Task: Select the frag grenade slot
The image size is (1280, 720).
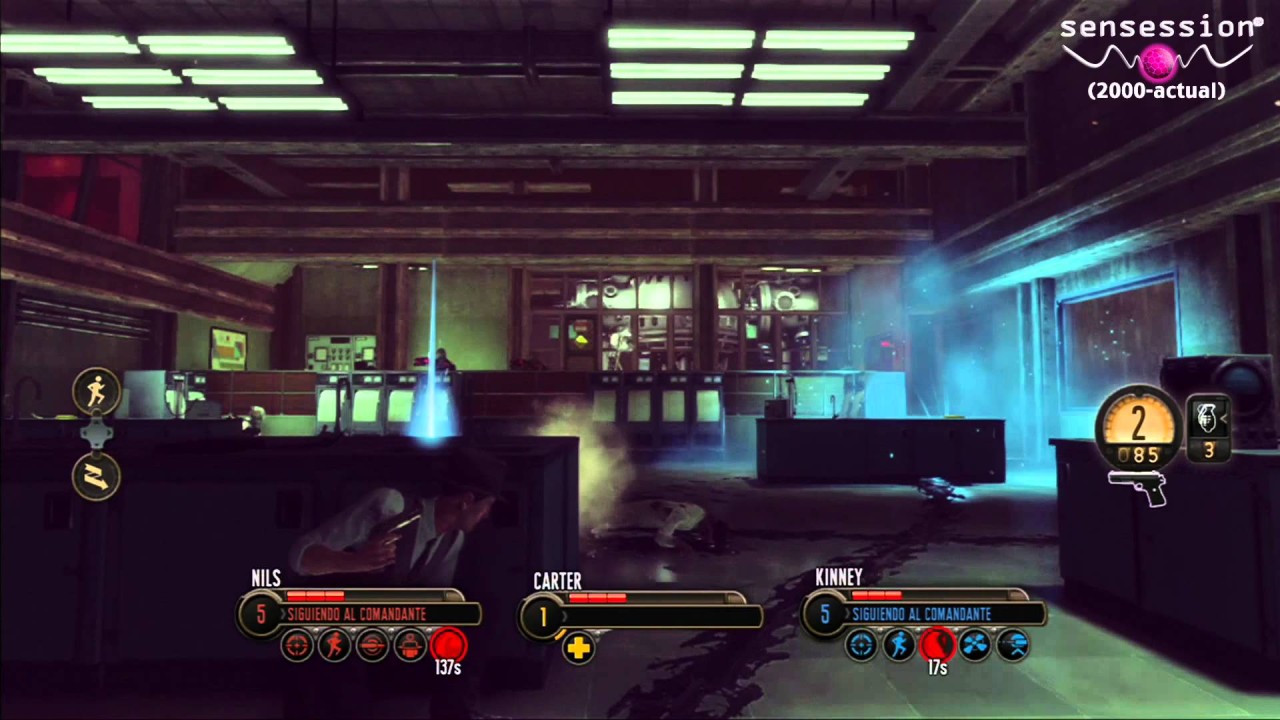Action: tap(1208, 418)
